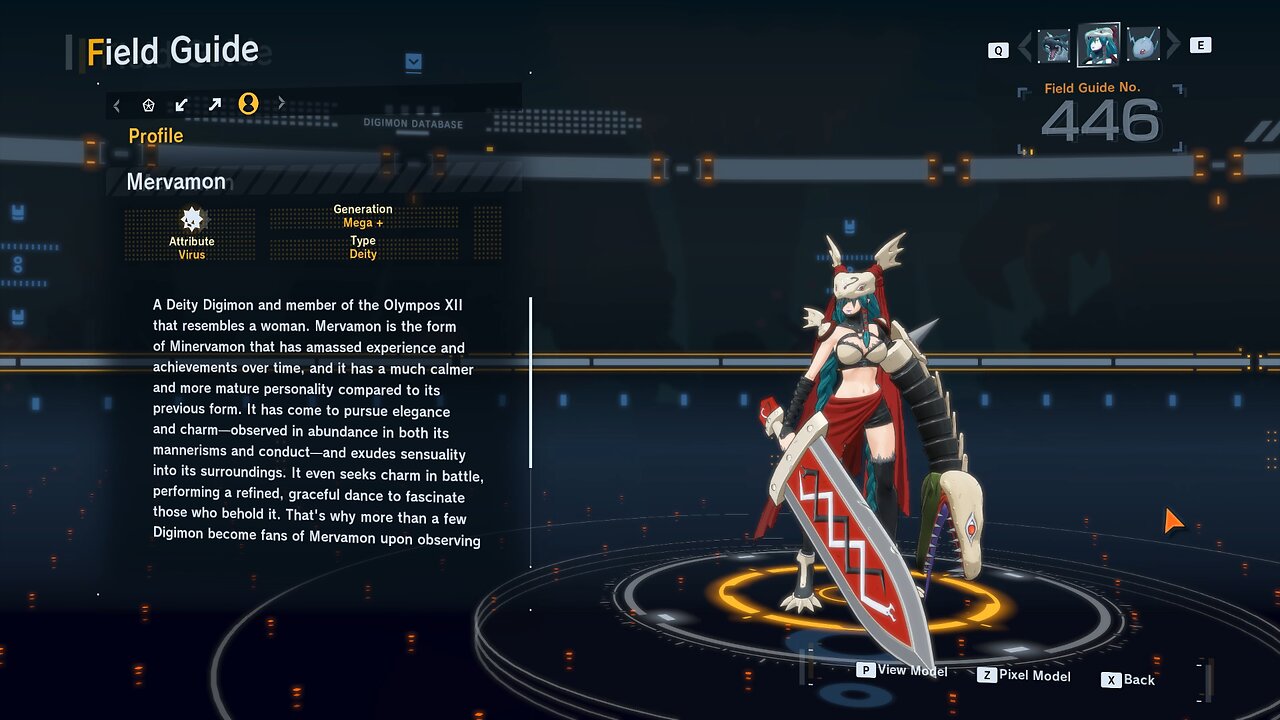Choose the View Model option

click(x=902, y=670)
